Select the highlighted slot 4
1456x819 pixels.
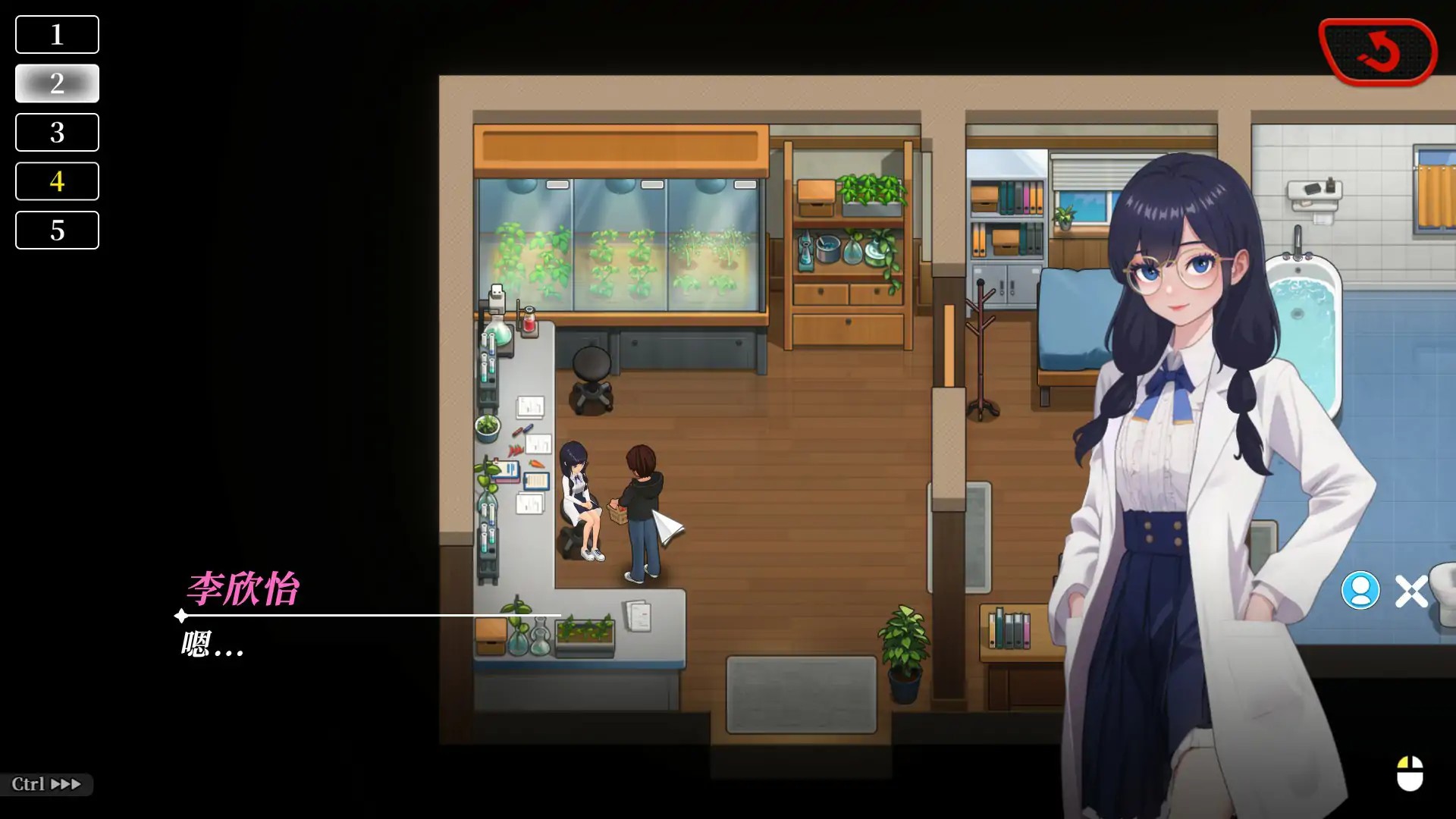point(57,181)
